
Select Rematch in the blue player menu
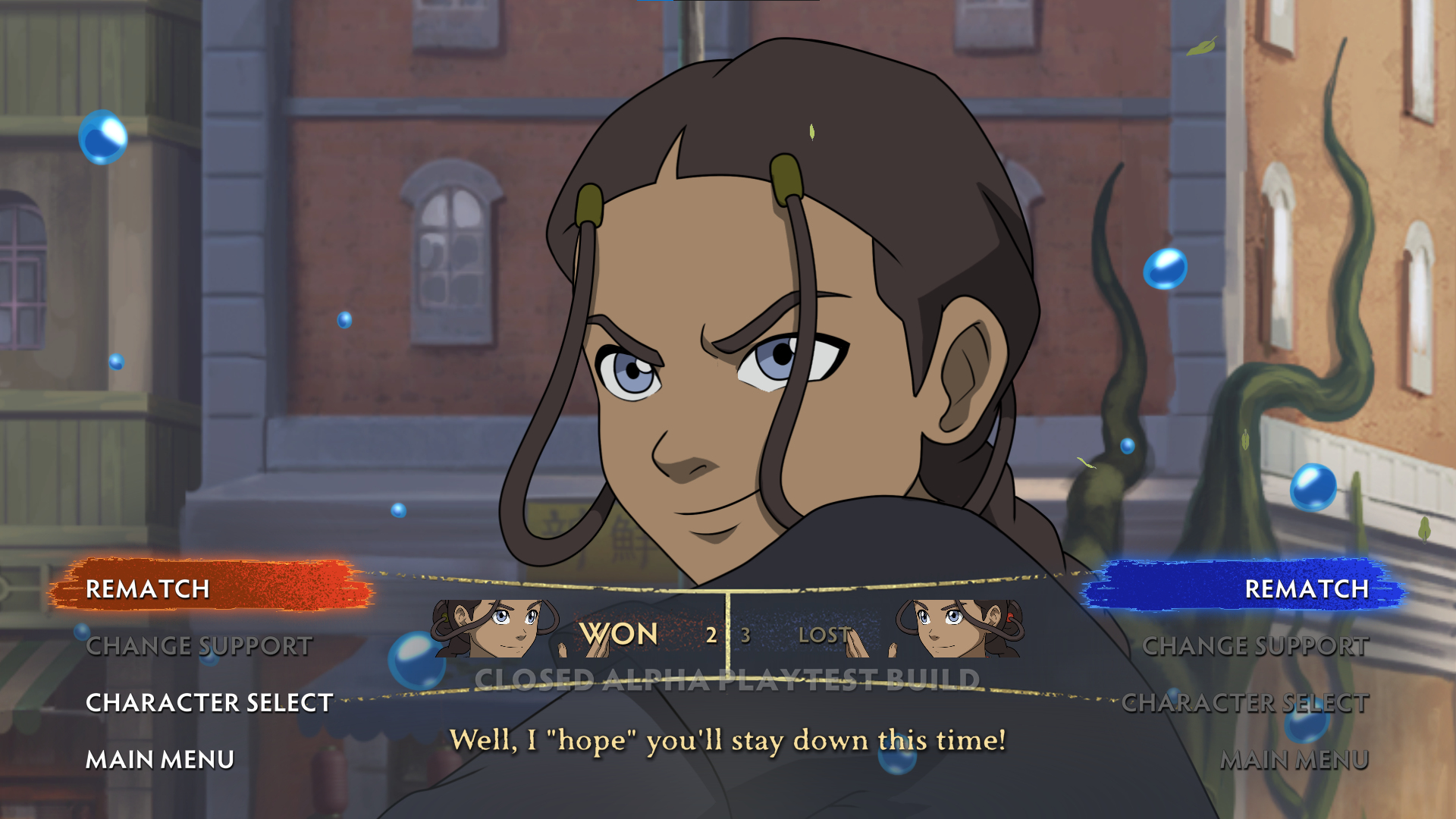[1306, 588]
